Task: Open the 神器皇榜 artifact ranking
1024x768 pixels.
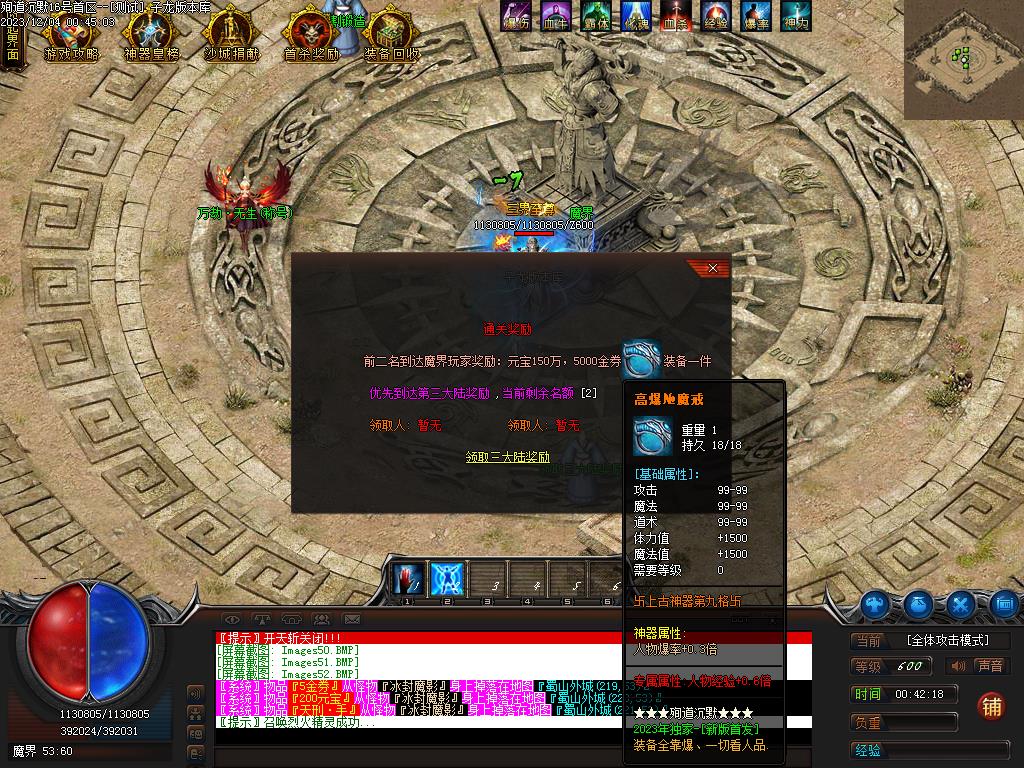Action: pyautogui.click(x=152, y=38)
